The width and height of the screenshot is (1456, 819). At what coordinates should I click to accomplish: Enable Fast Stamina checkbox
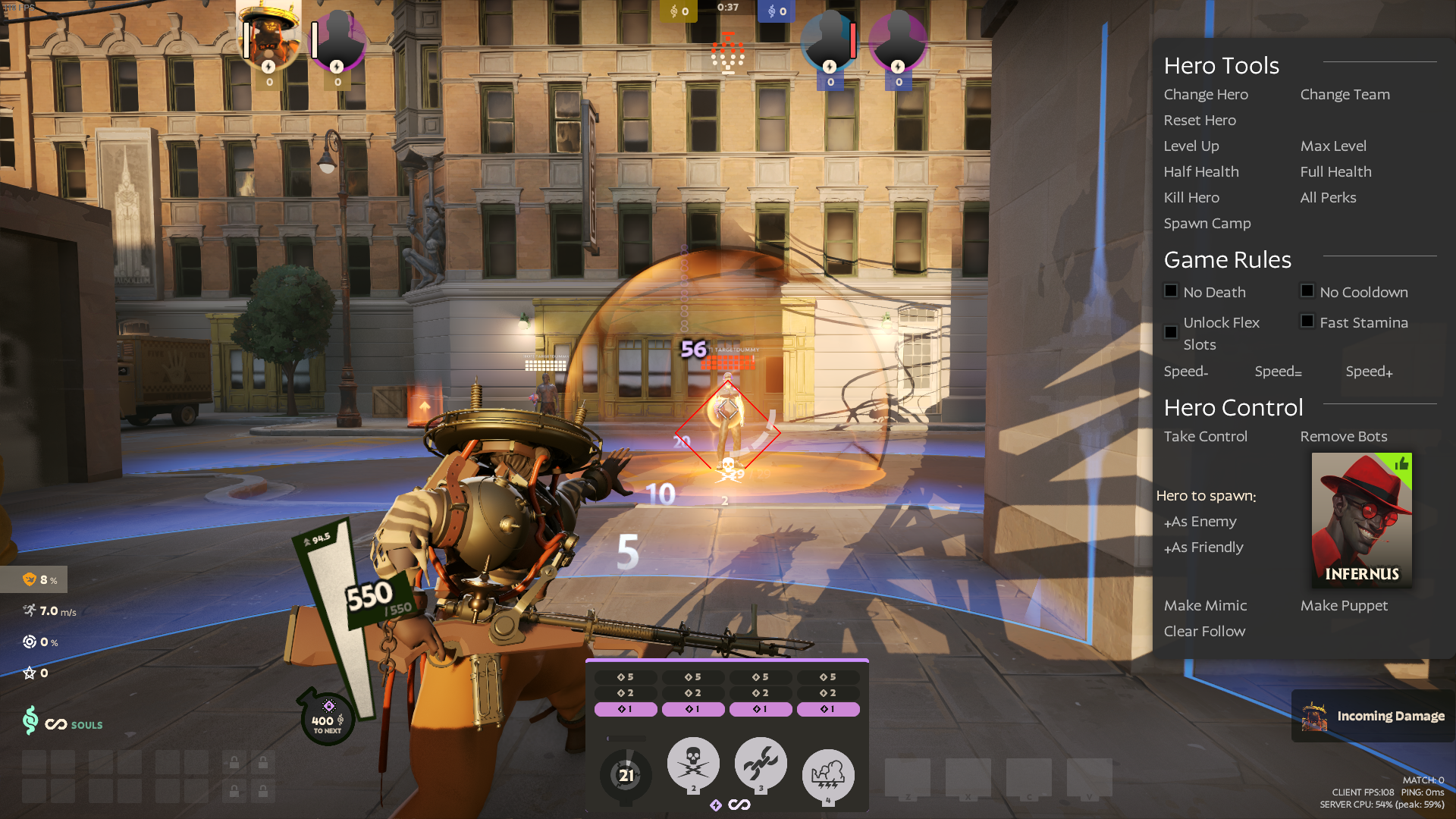[x=1307, y=322]
